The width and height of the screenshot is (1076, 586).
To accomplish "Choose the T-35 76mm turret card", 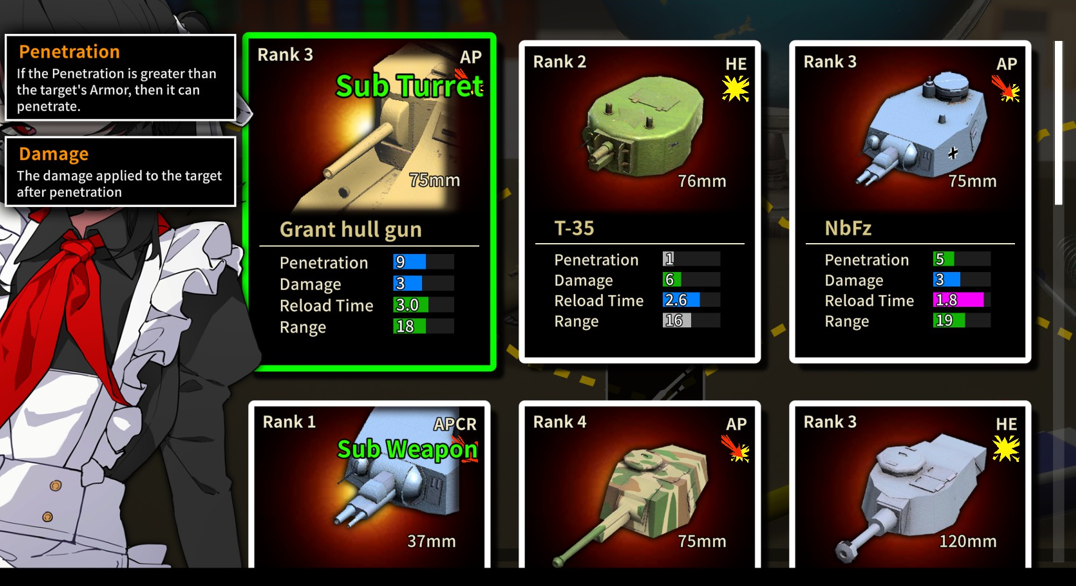I will (x=640, y=201).
